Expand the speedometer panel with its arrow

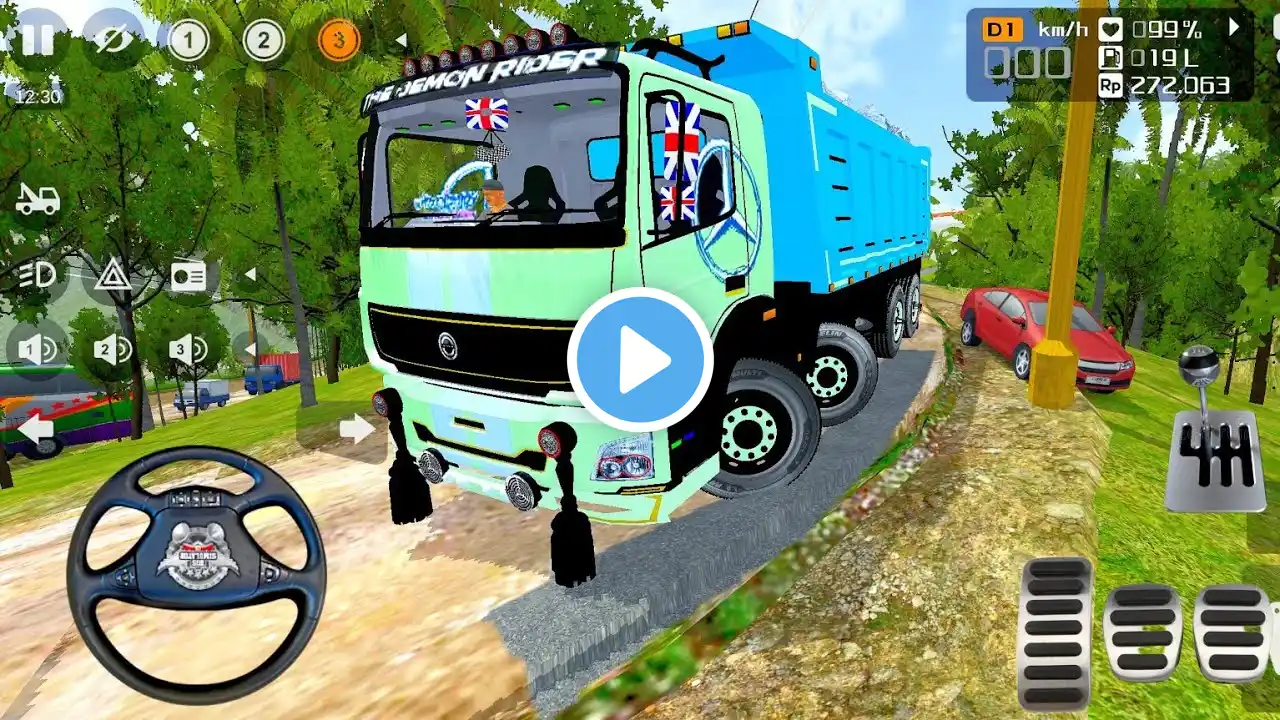[x=1234, y=28]
